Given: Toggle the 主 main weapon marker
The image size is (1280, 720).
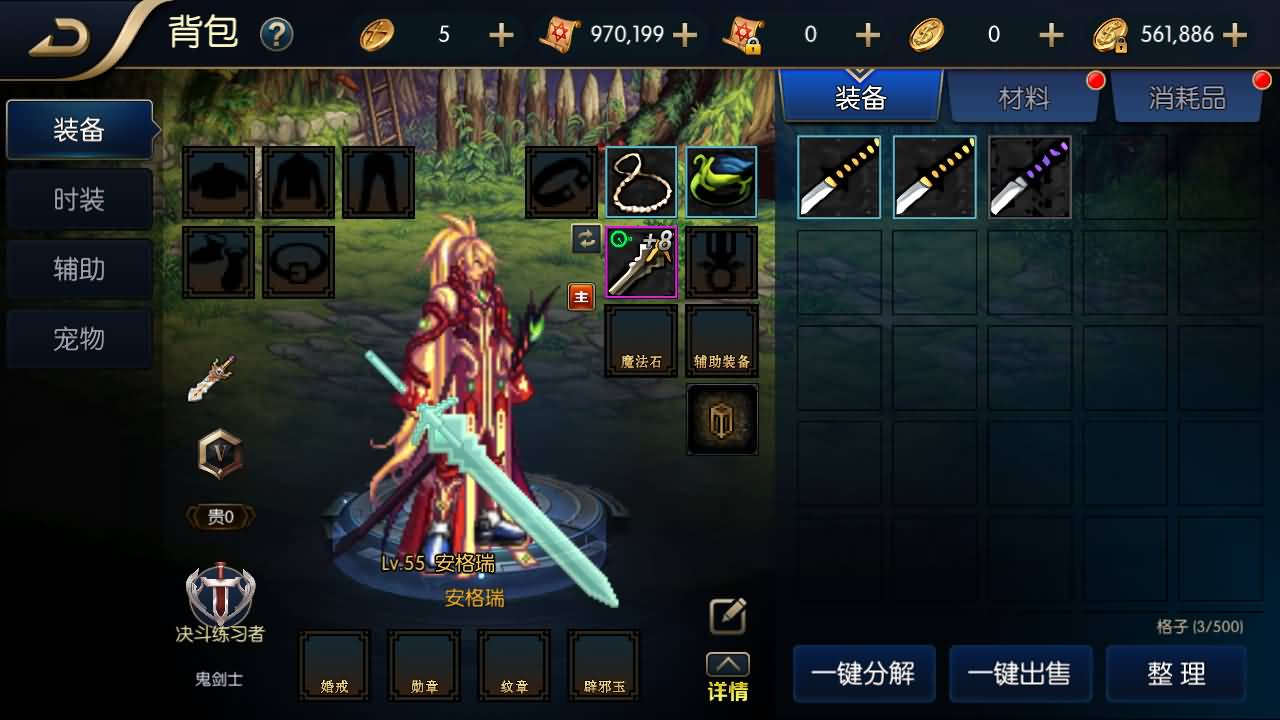Looking at the screenshot, I should (x=581, y=296).
